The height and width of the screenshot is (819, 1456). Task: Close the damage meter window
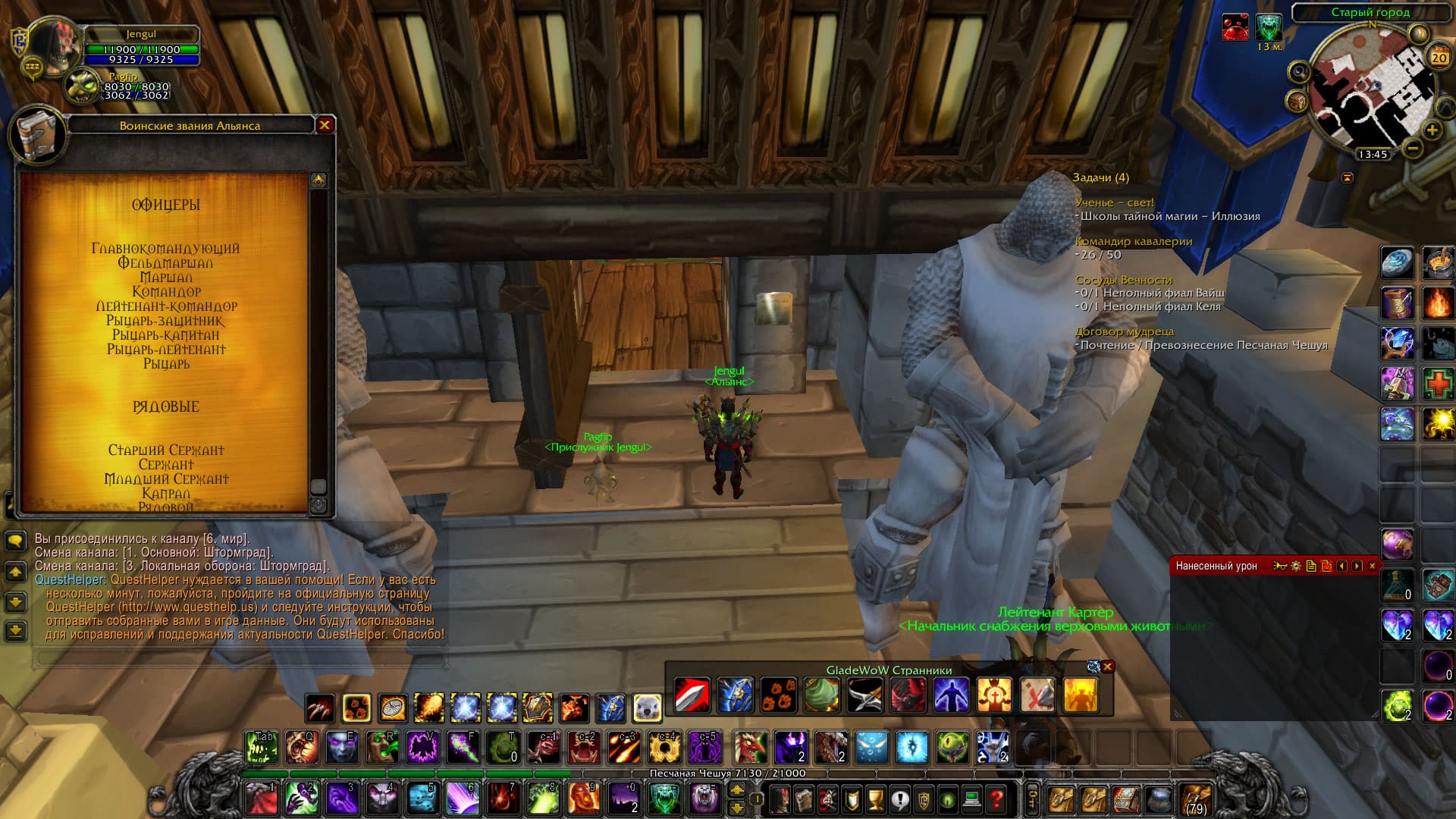[1372, 566]
